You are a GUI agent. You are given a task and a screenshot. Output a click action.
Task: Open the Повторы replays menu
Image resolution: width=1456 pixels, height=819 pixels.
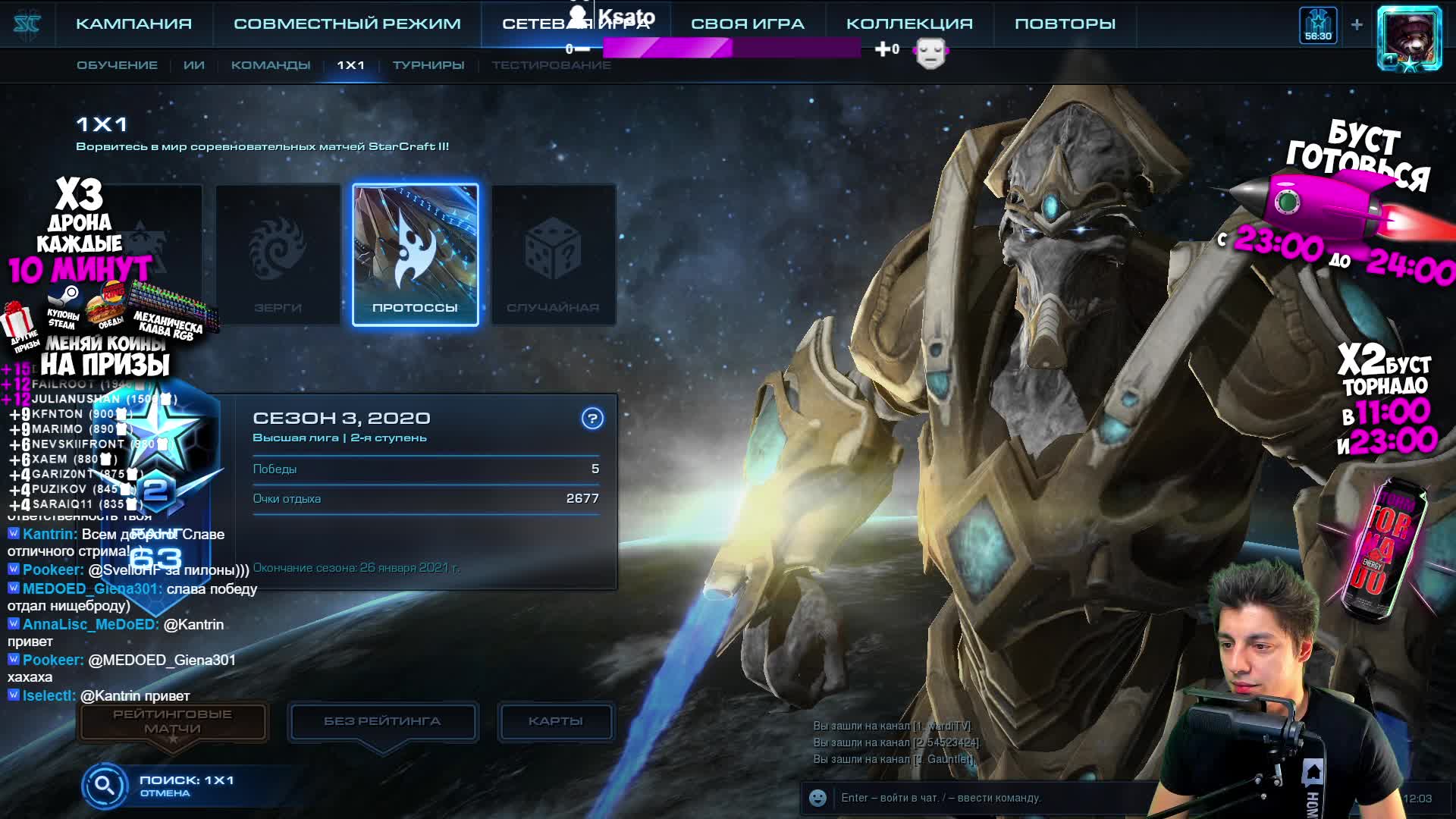(x=1065, y=24)
